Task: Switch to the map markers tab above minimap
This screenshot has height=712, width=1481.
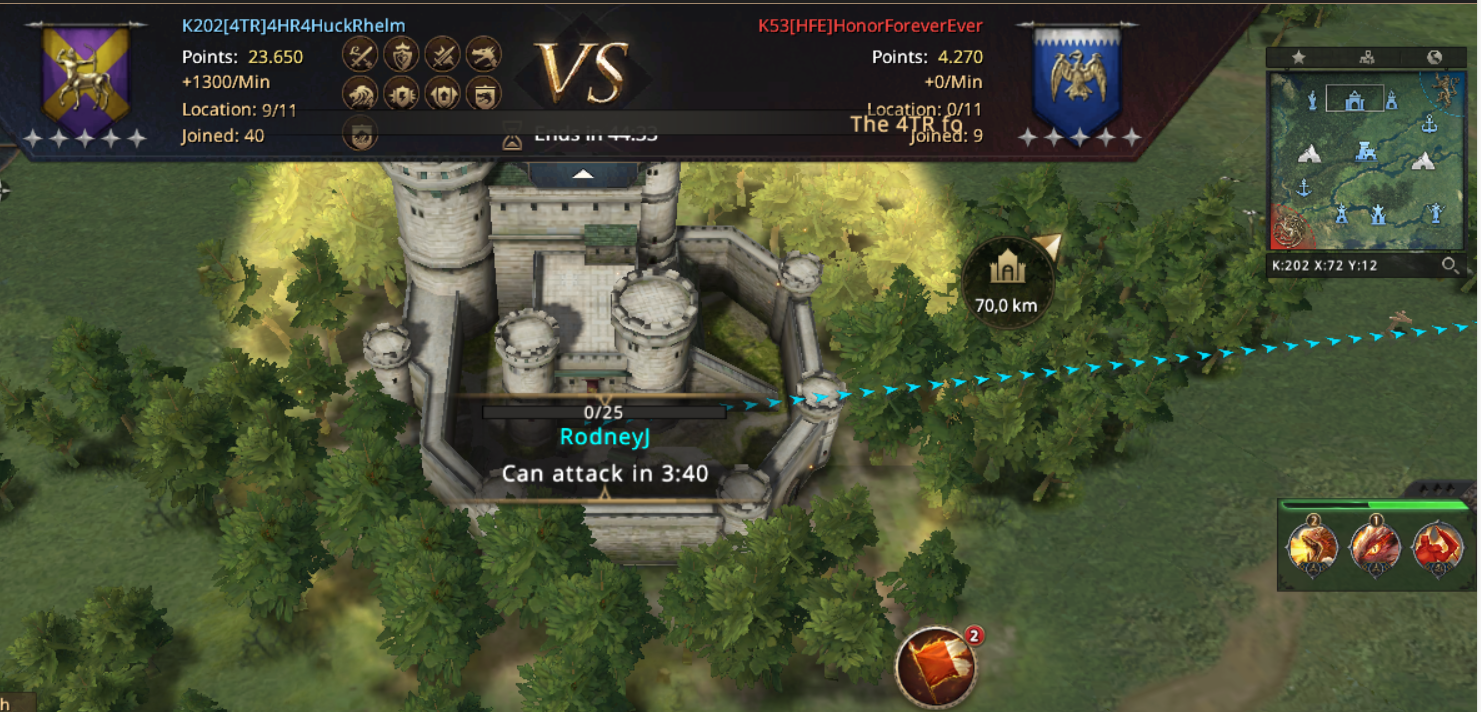Action: pyautogui.click(x=1366, y=58)
